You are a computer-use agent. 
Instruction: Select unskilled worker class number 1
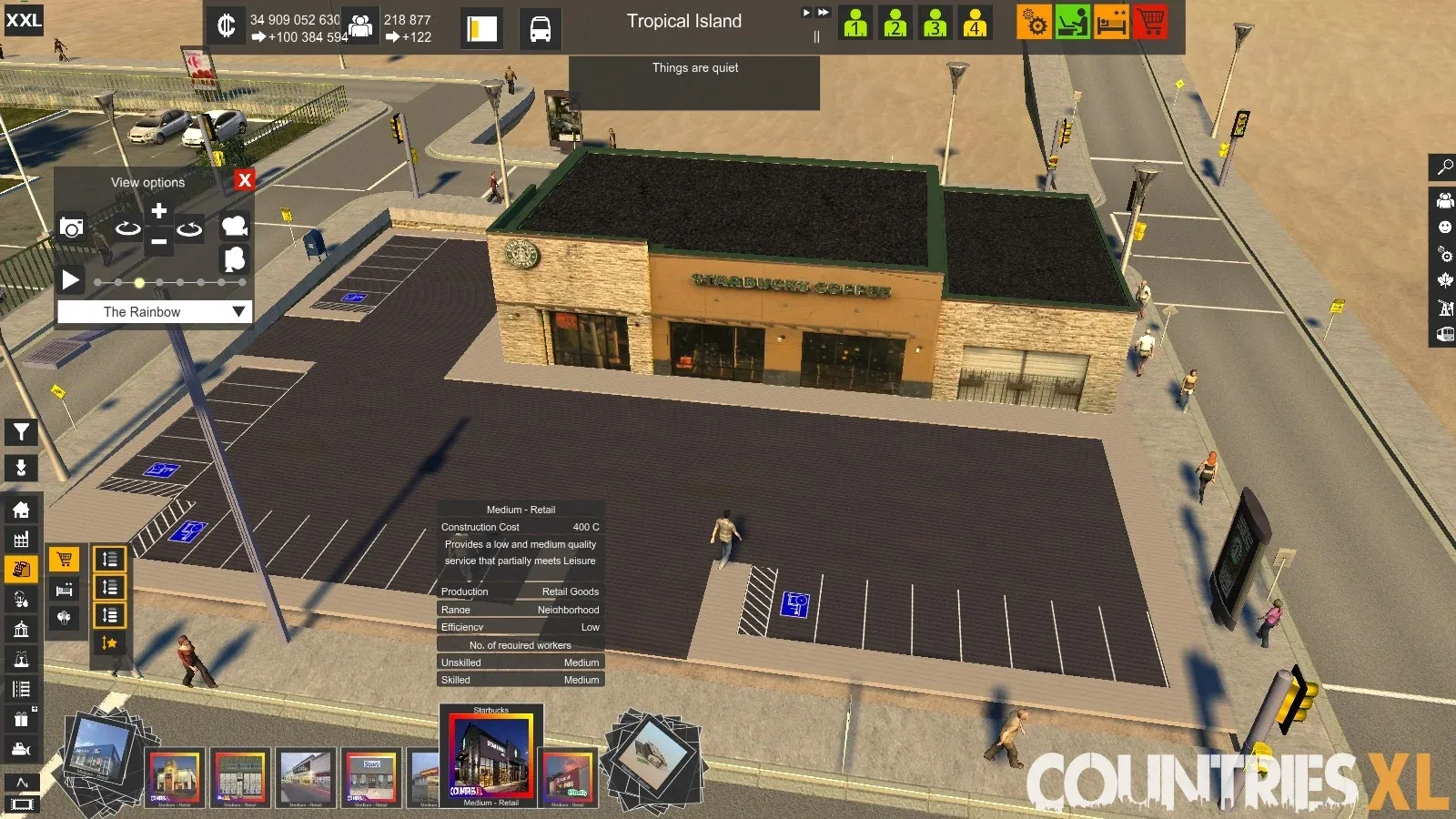(x=854, y=22)
